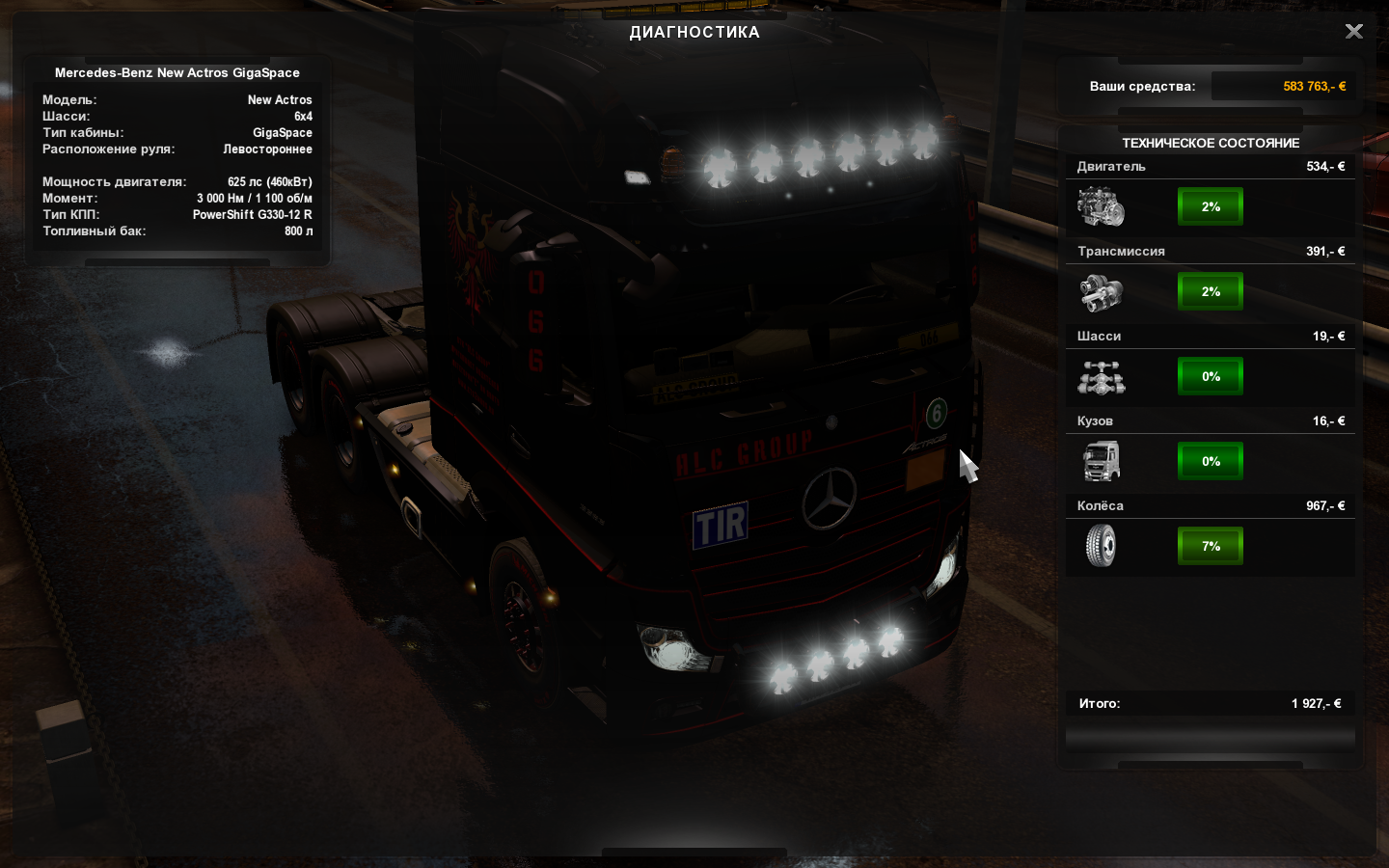Pick the truck cabin body icon
1389x868 pixels.
1101,461
